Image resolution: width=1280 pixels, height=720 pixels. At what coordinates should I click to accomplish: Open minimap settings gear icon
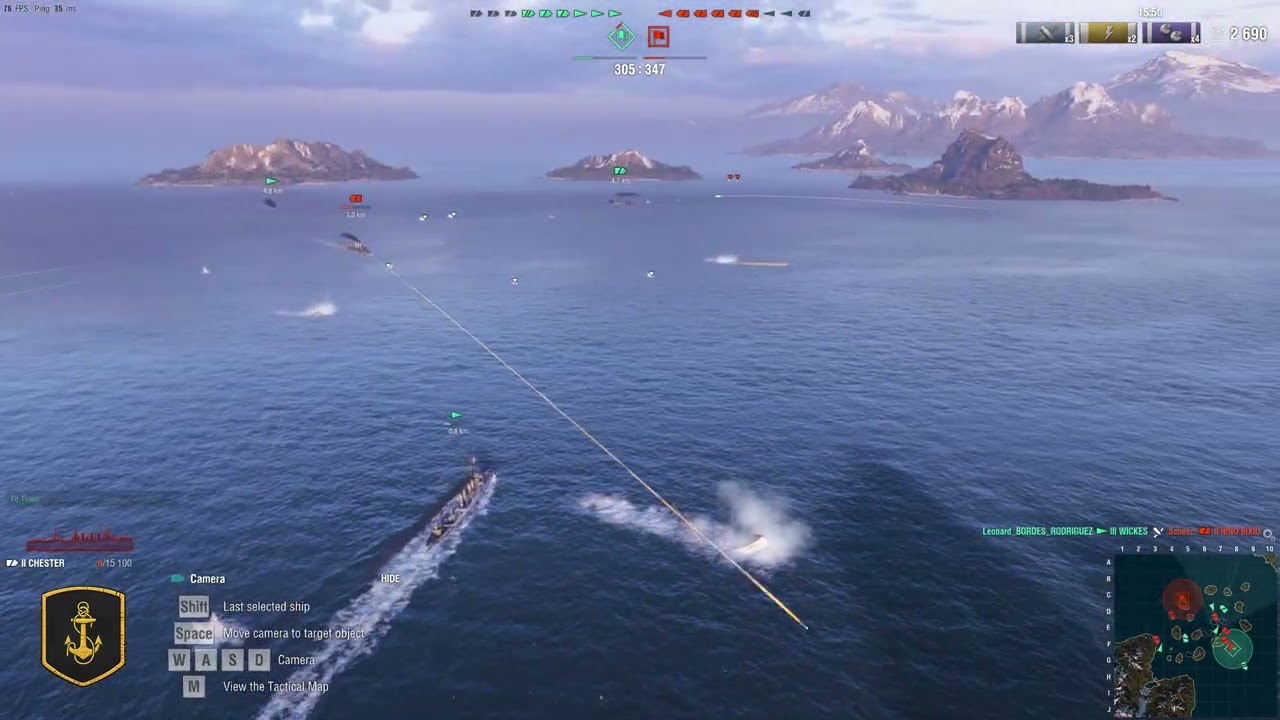tap(1269, 534)
